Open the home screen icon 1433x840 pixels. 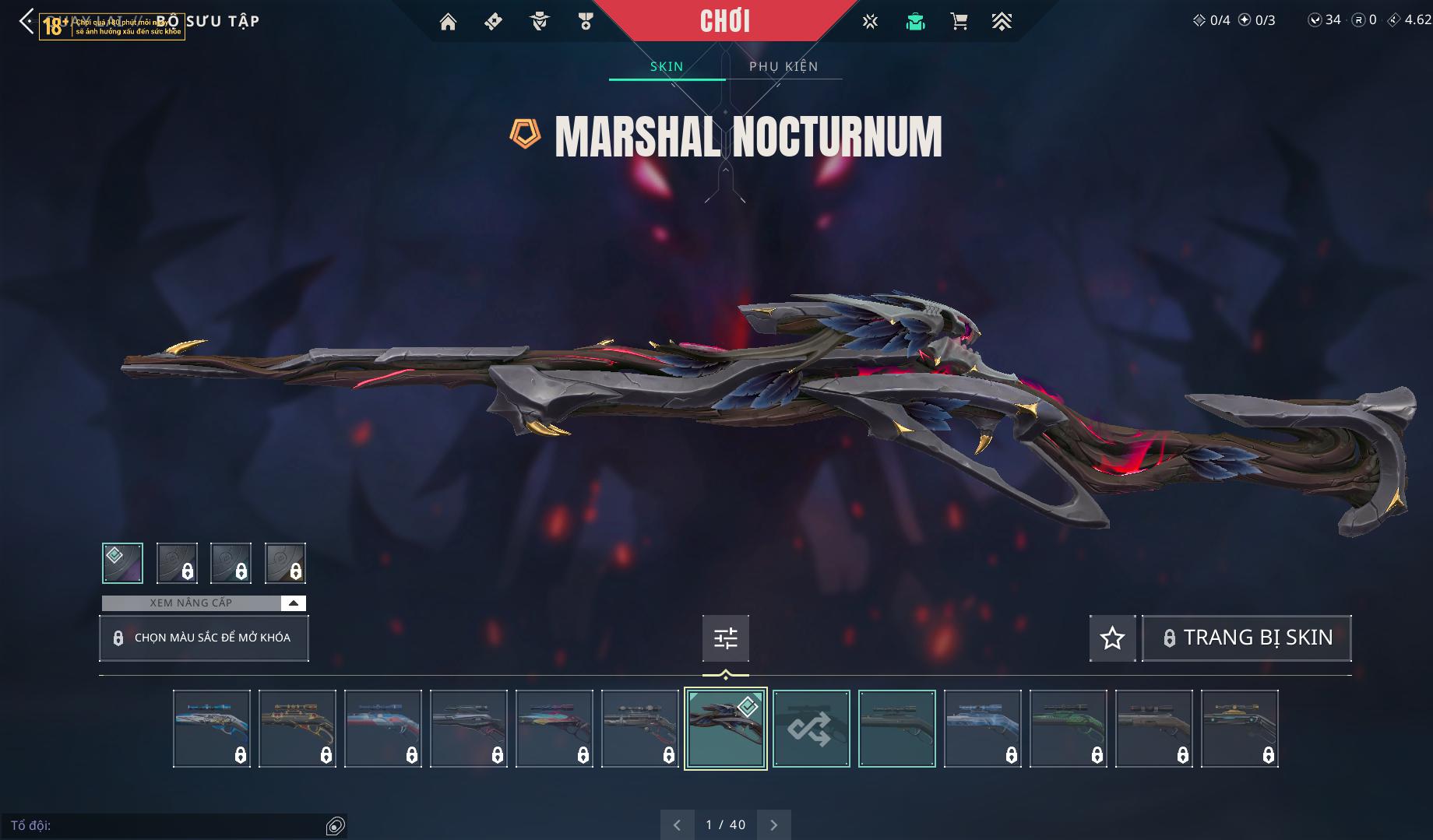point(448,22)
